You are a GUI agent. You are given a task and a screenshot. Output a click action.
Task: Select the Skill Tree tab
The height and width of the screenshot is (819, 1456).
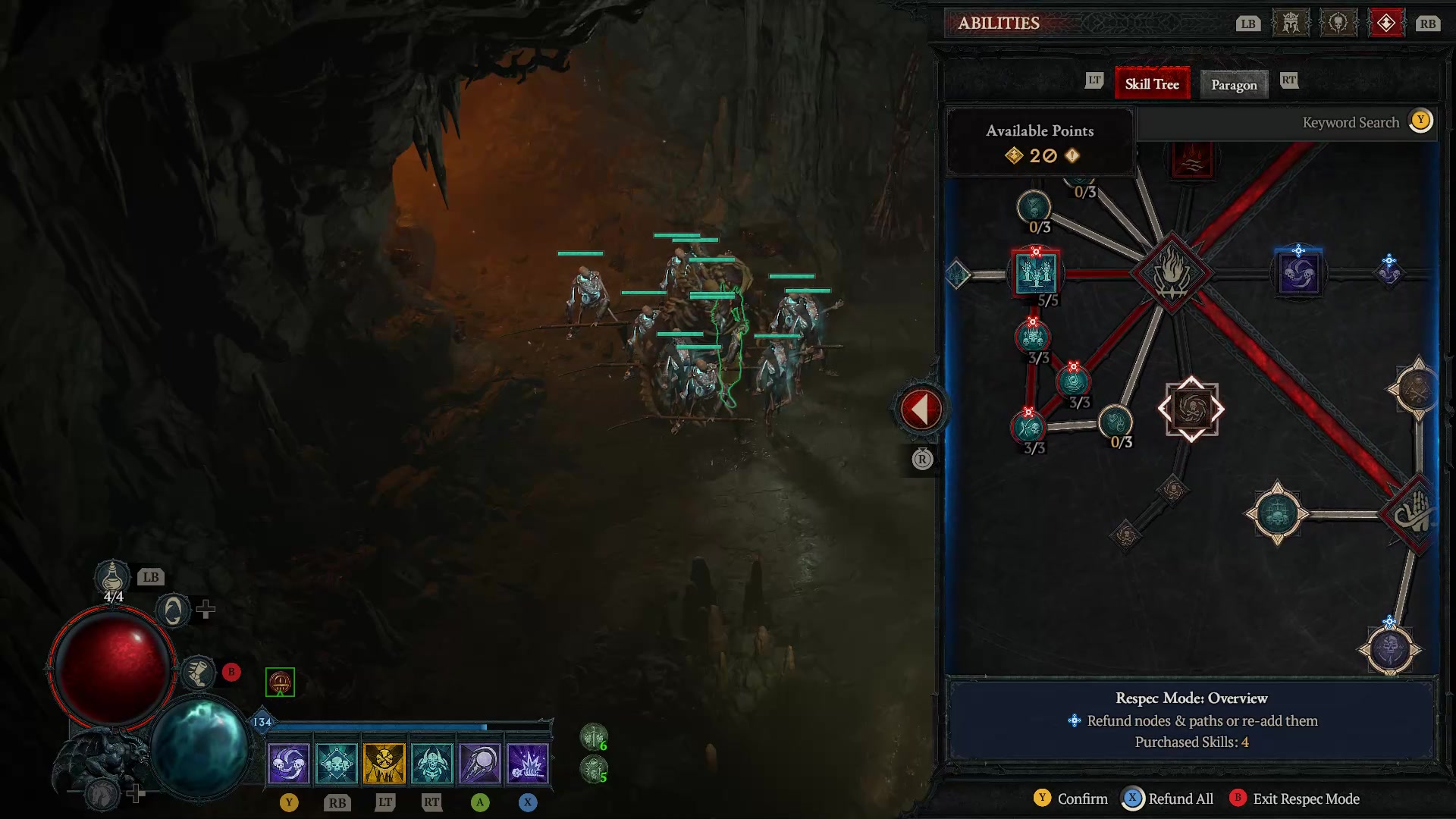coord(1152,83)
